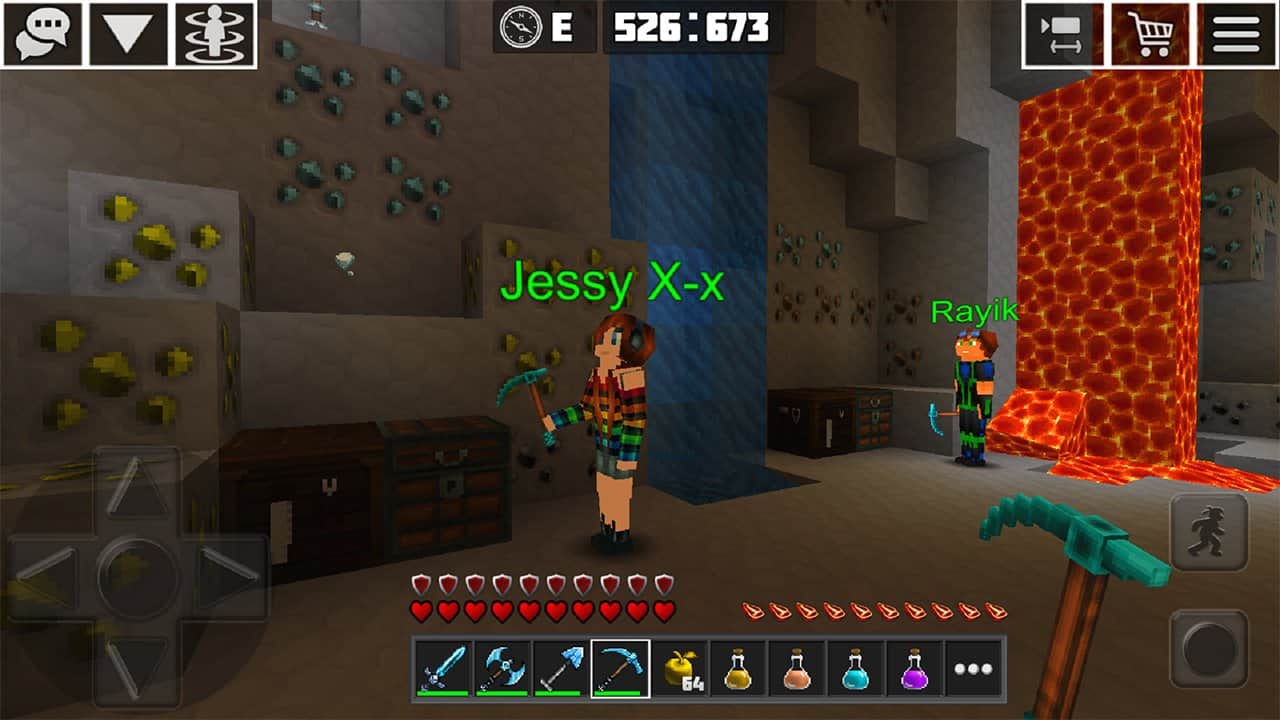Select the diamond sword hotbar slot

click(x=443, y=668)
